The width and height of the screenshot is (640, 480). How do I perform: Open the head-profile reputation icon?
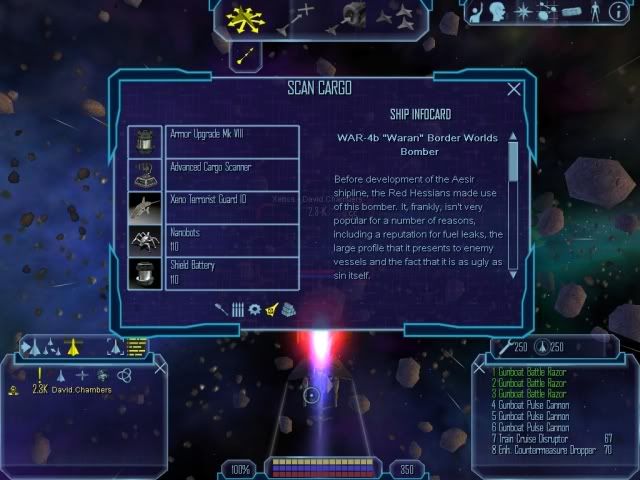[499, 13]
